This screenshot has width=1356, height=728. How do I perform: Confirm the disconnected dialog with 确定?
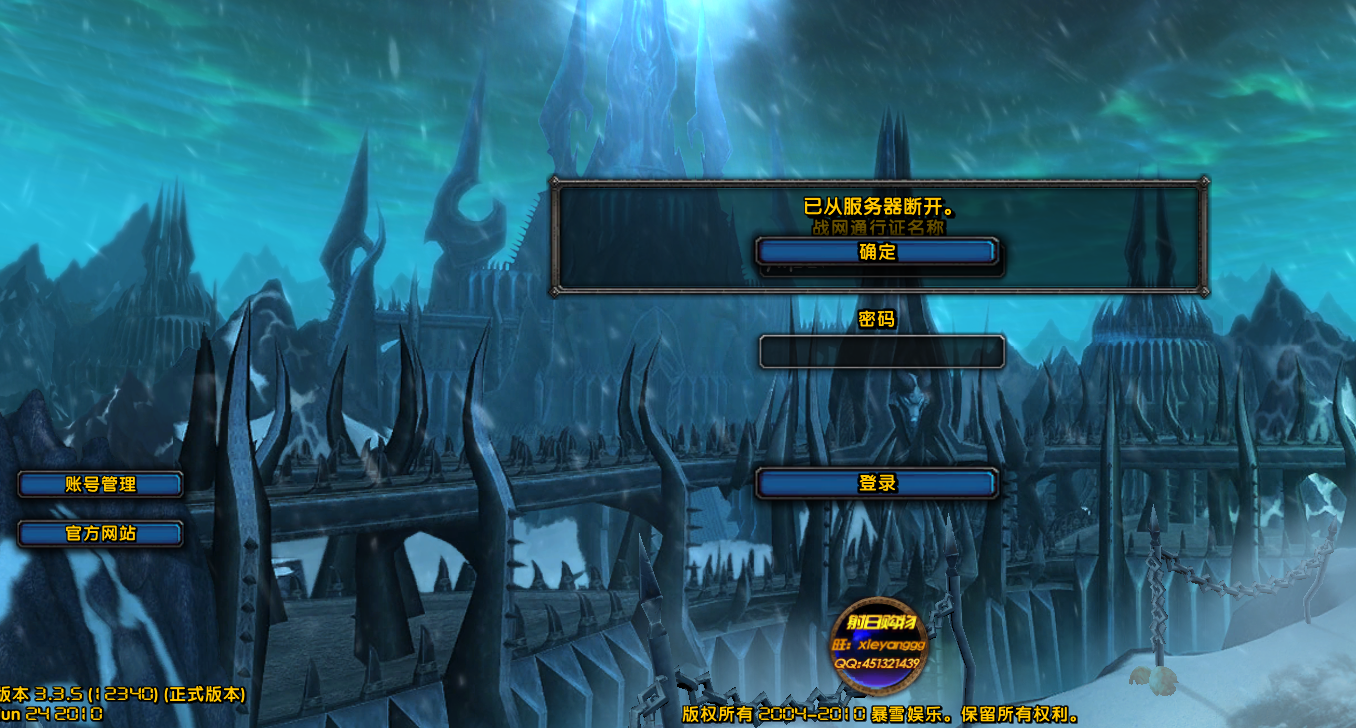coord(877,252)
